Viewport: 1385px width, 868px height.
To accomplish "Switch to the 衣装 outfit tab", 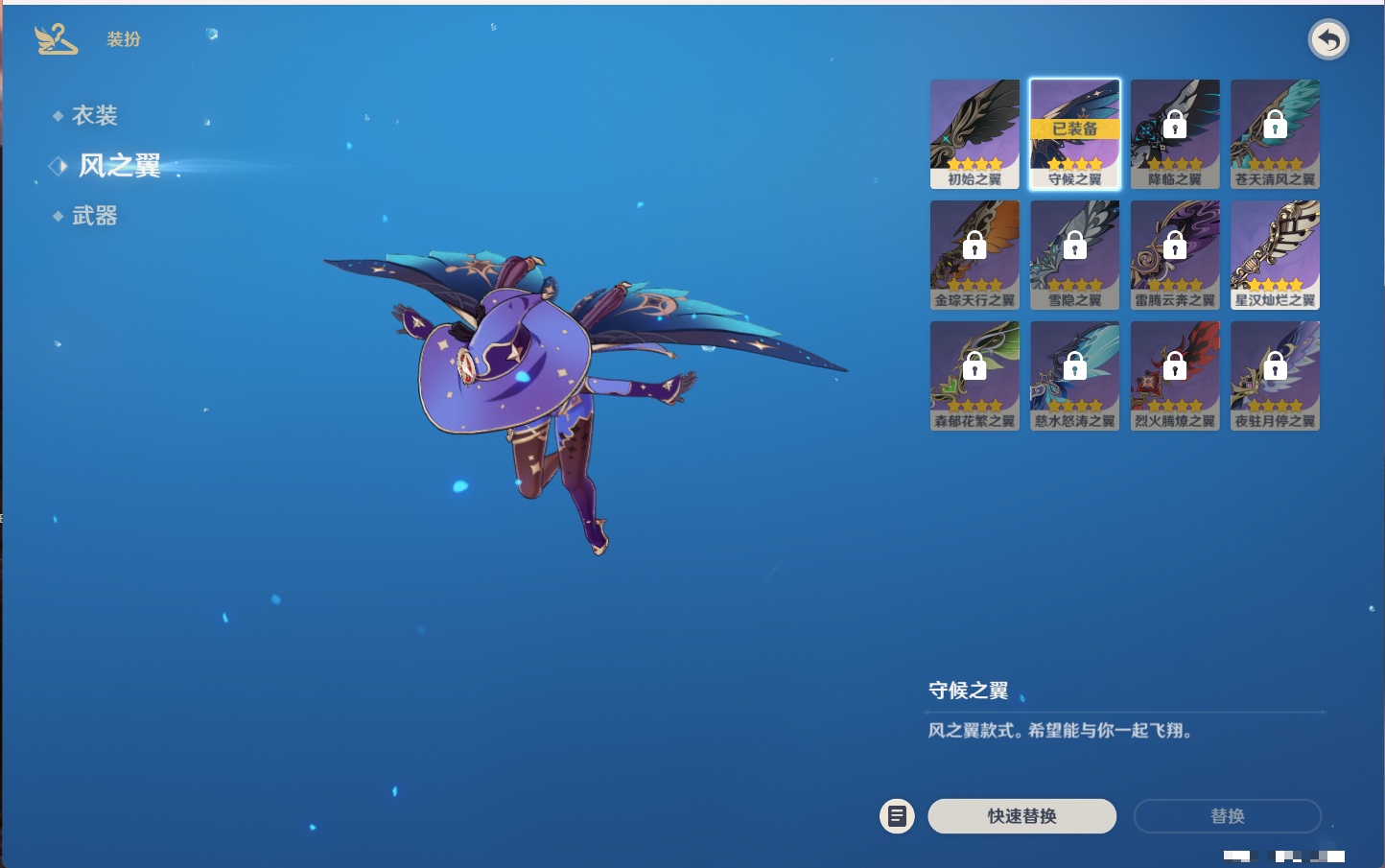I will point(94,116).
